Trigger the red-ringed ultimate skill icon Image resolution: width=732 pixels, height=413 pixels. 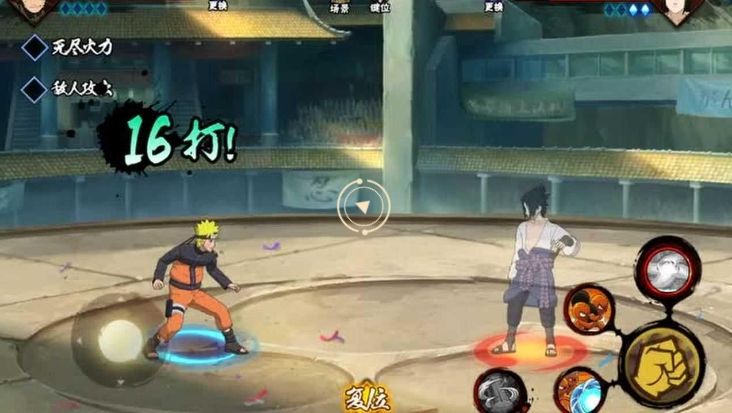coord(667,269)
